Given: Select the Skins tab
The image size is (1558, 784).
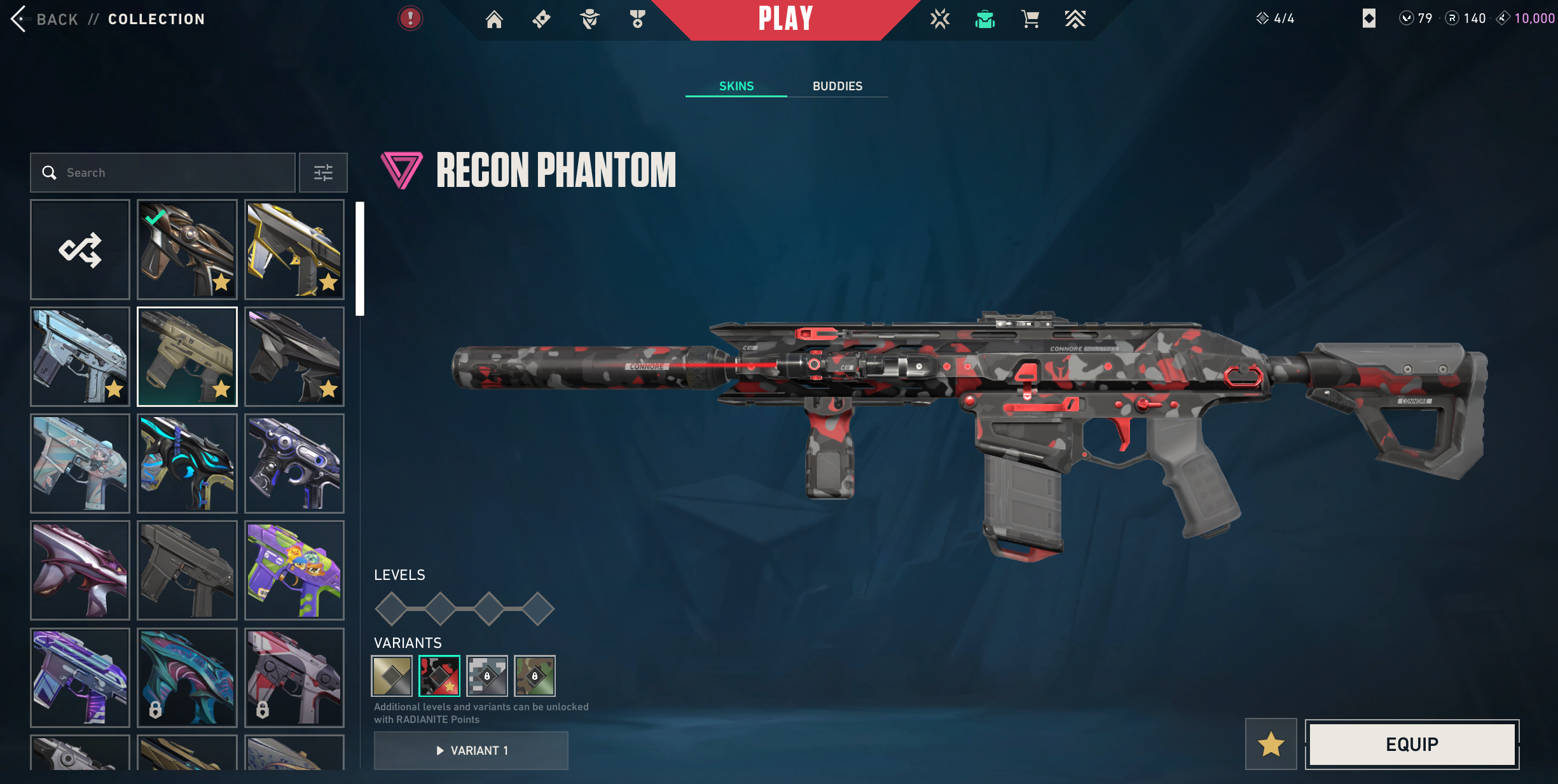Looking at the screenshot, I should (736, 86).
